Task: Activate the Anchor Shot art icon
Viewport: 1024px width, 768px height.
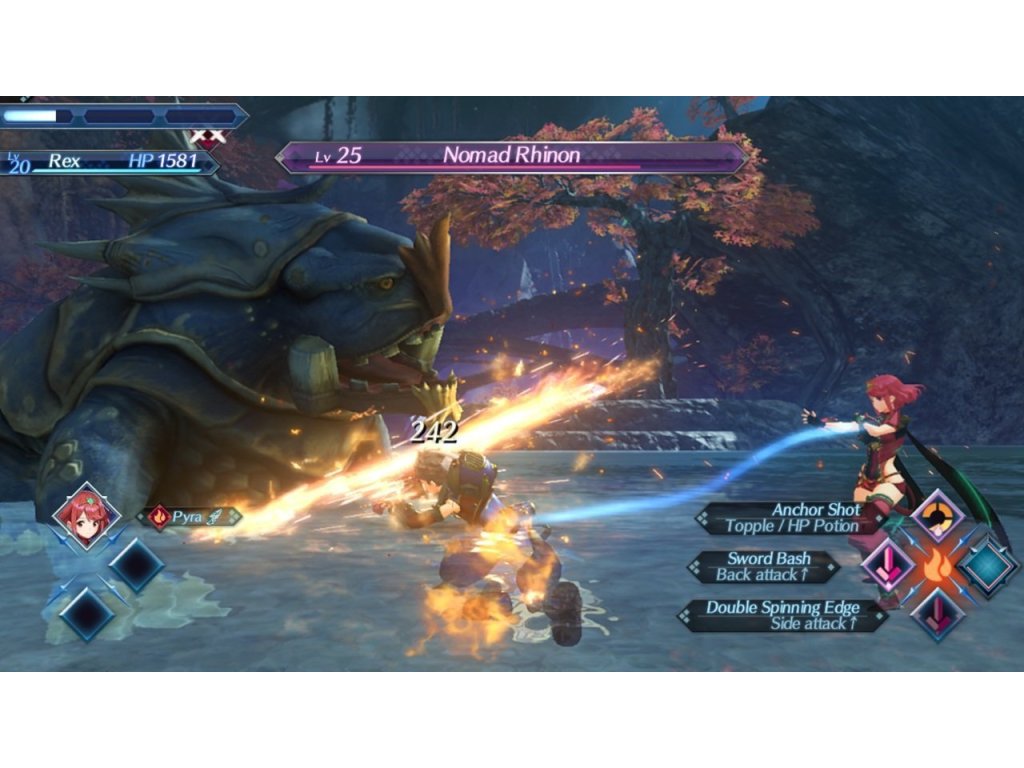Action: pos(938,517)
